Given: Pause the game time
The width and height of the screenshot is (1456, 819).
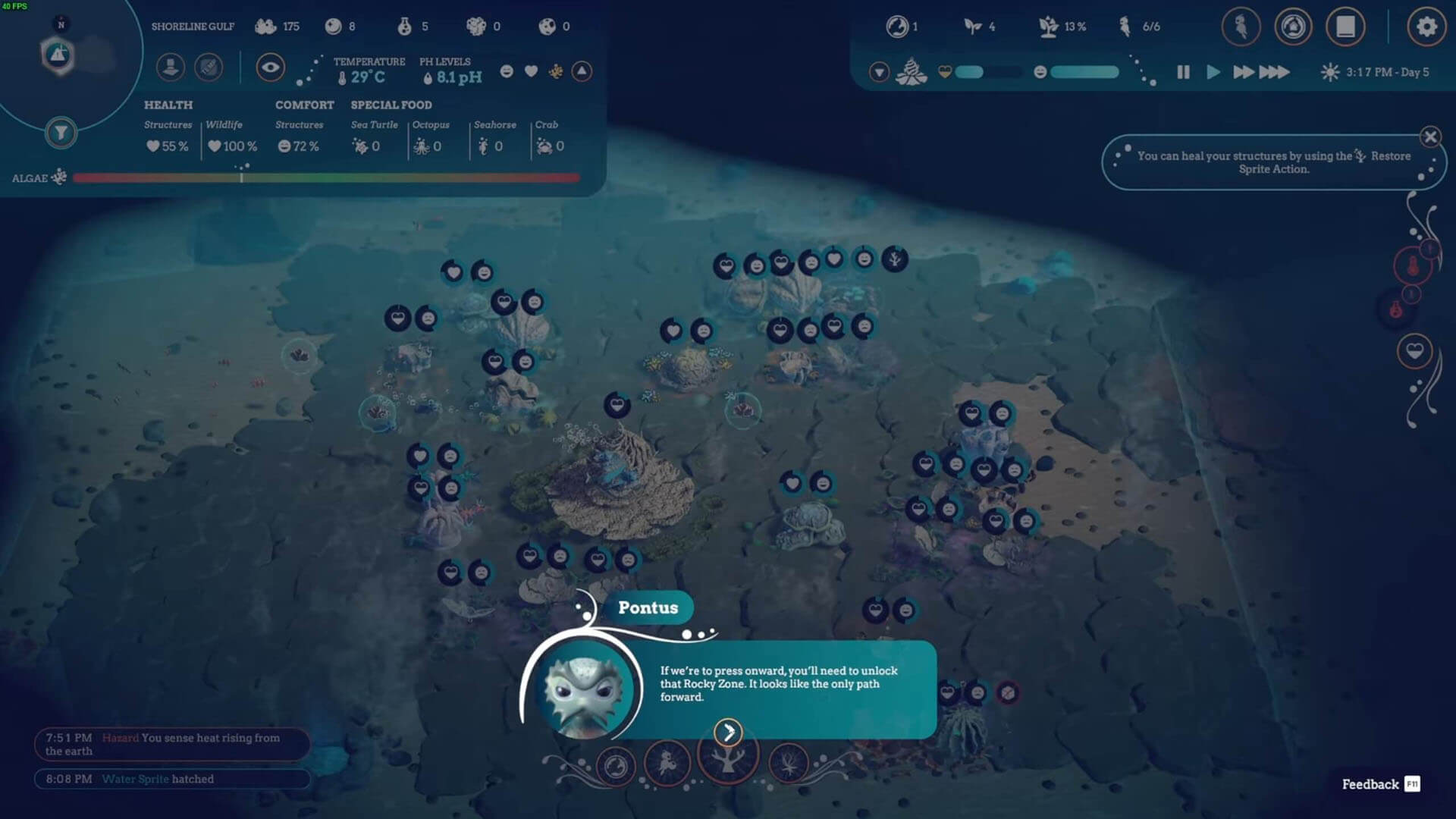Looking at the screenshot, I should 1183,72.
